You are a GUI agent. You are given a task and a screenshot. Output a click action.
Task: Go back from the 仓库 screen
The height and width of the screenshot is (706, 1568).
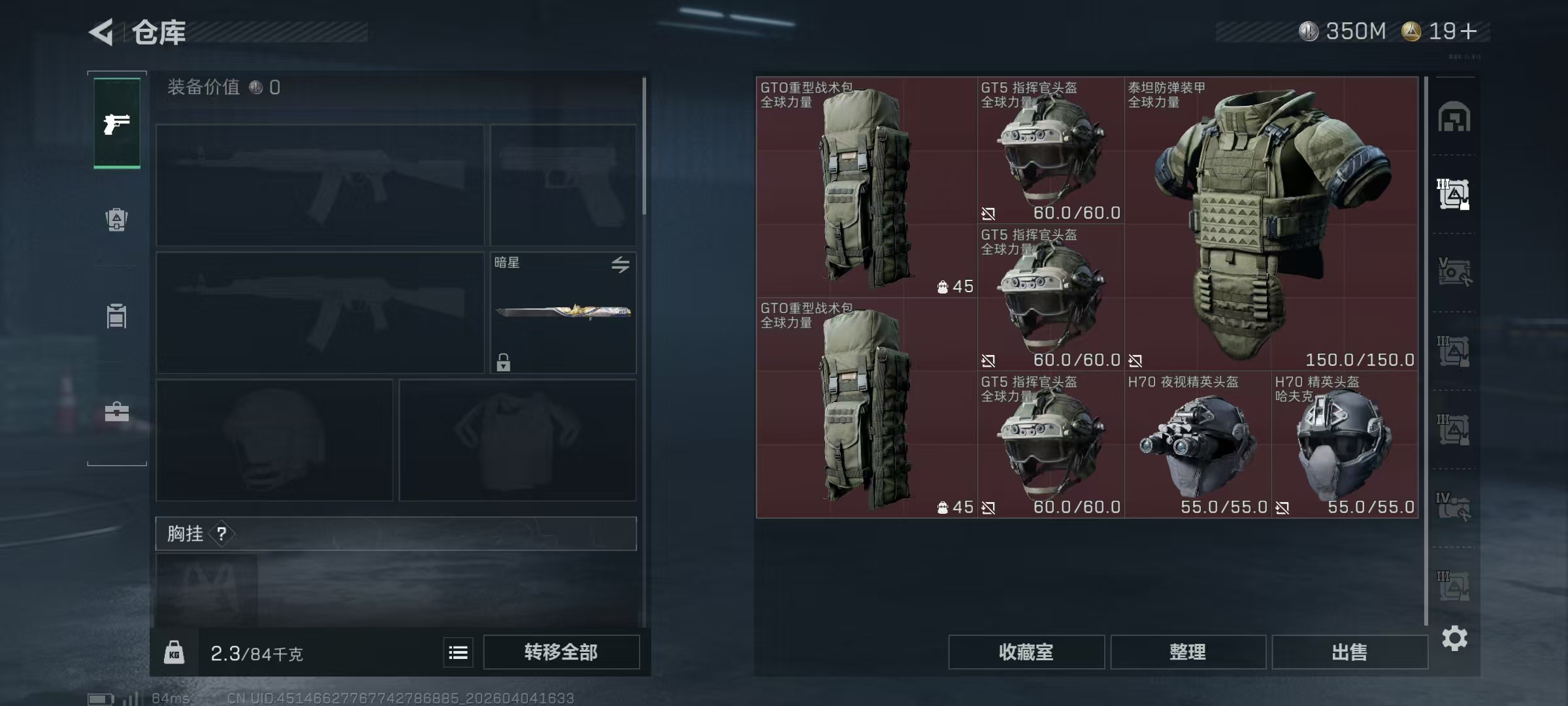(102, 31)
